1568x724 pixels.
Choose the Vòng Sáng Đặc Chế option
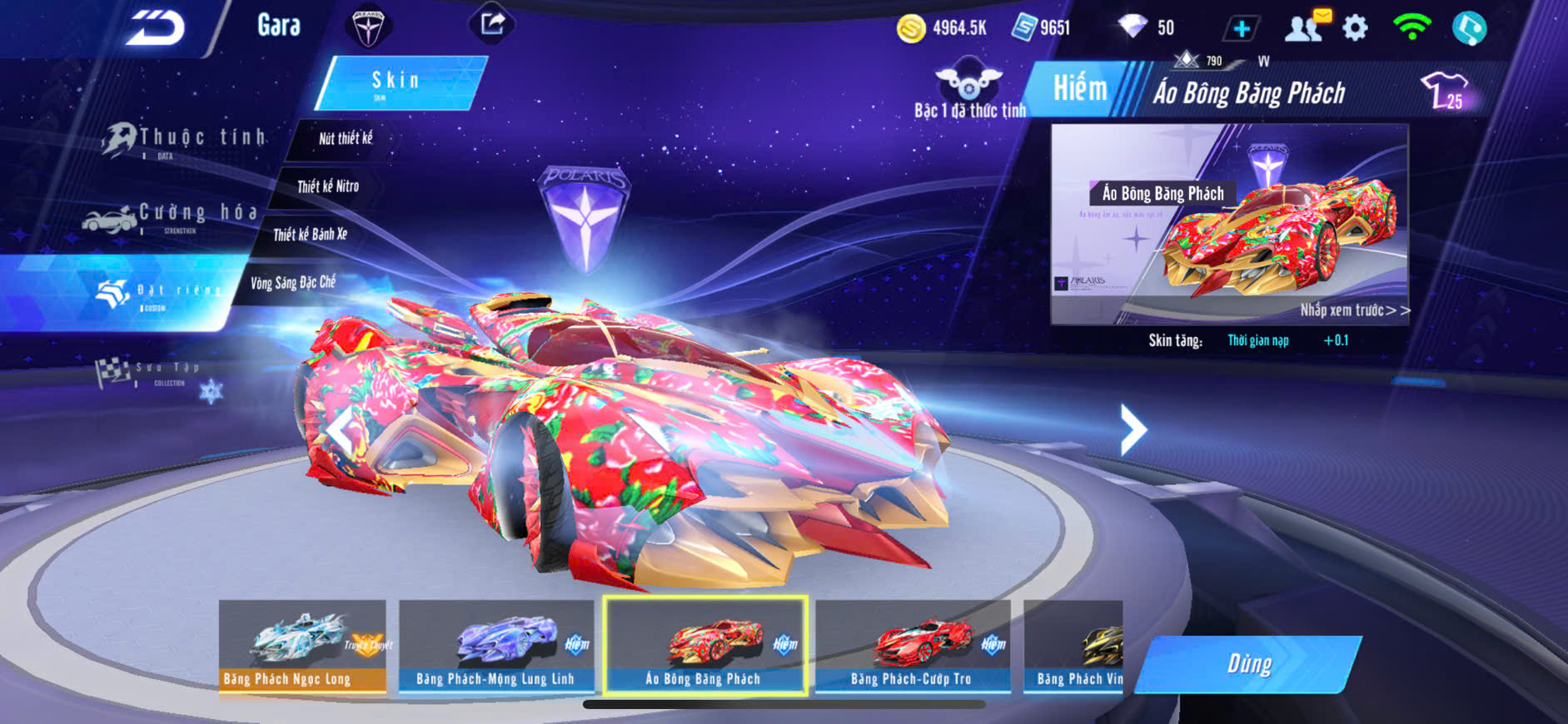pos(292,283)
